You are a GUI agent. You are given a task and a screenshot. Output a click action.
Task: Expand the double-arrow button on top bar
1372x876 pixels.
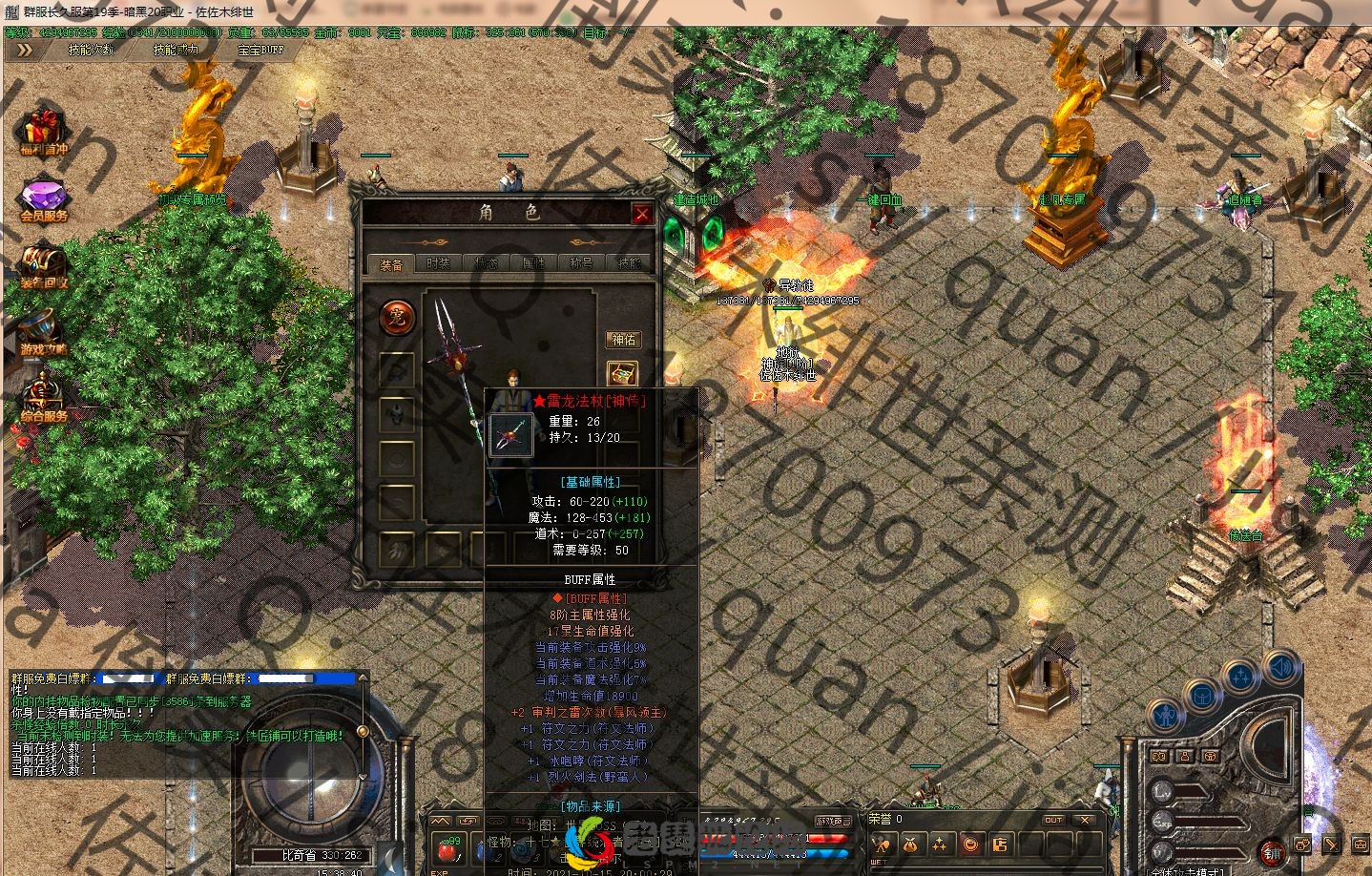(25, 50)
